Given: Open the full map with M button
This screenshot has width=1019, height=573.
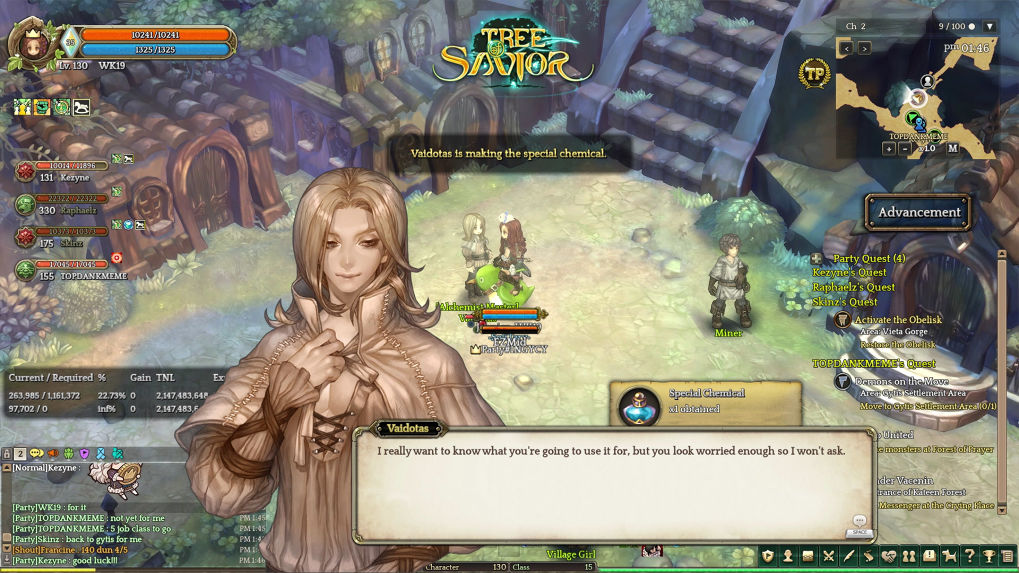Looking at the screenshot, I should (x=952, y=148).
